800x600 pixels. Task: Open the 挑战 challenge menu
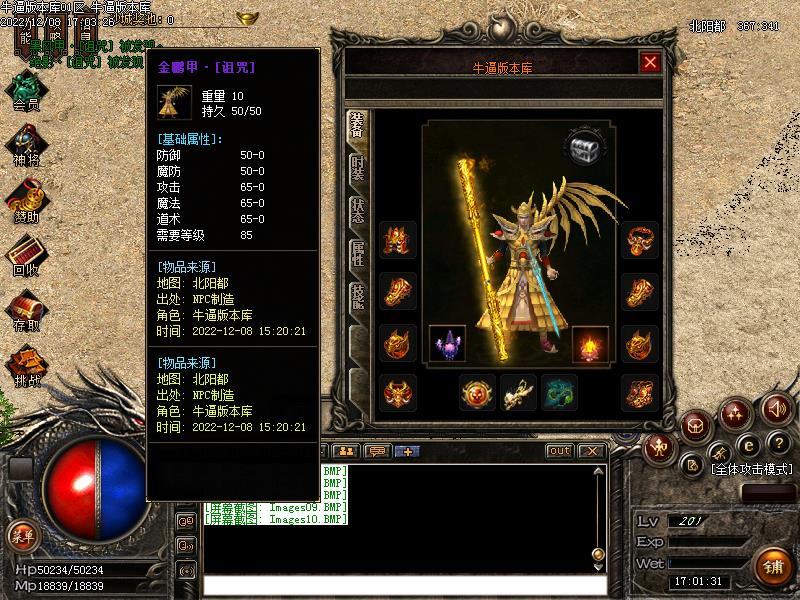click(26, 365)
